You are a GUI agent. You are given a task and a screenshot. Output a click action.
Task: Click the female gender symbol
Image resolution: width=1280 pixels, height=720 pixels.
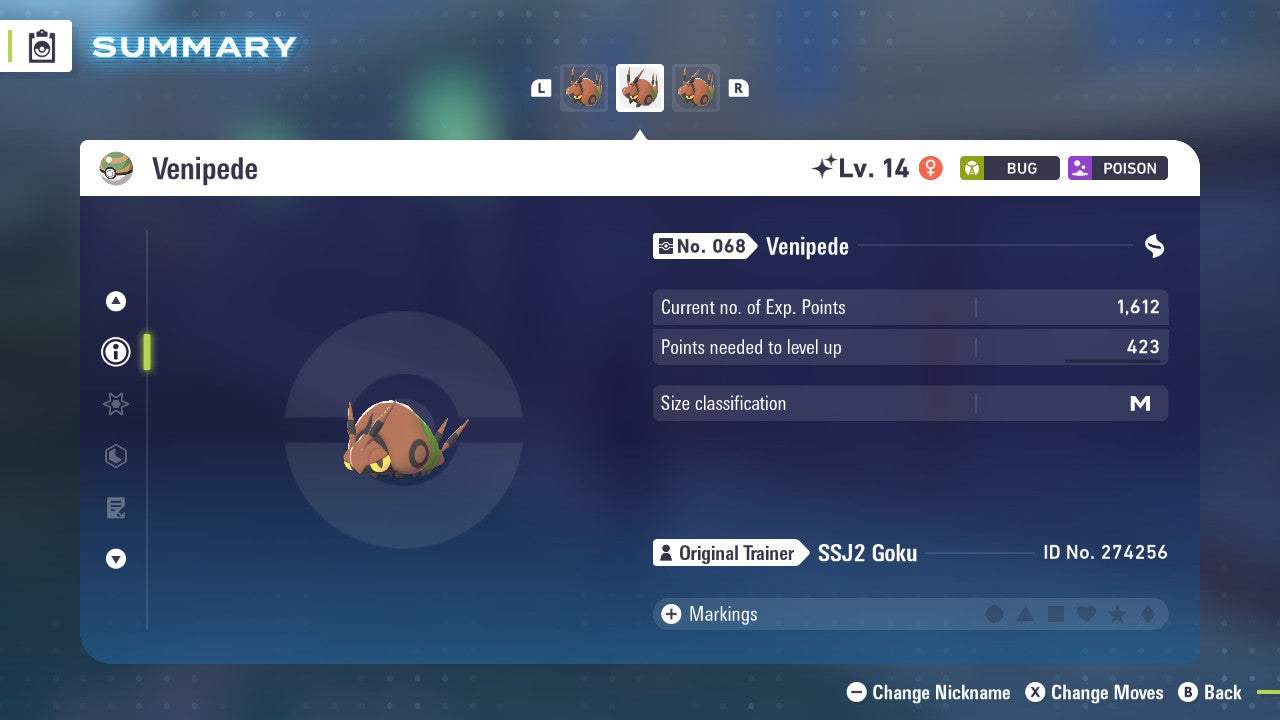[931, 168]
